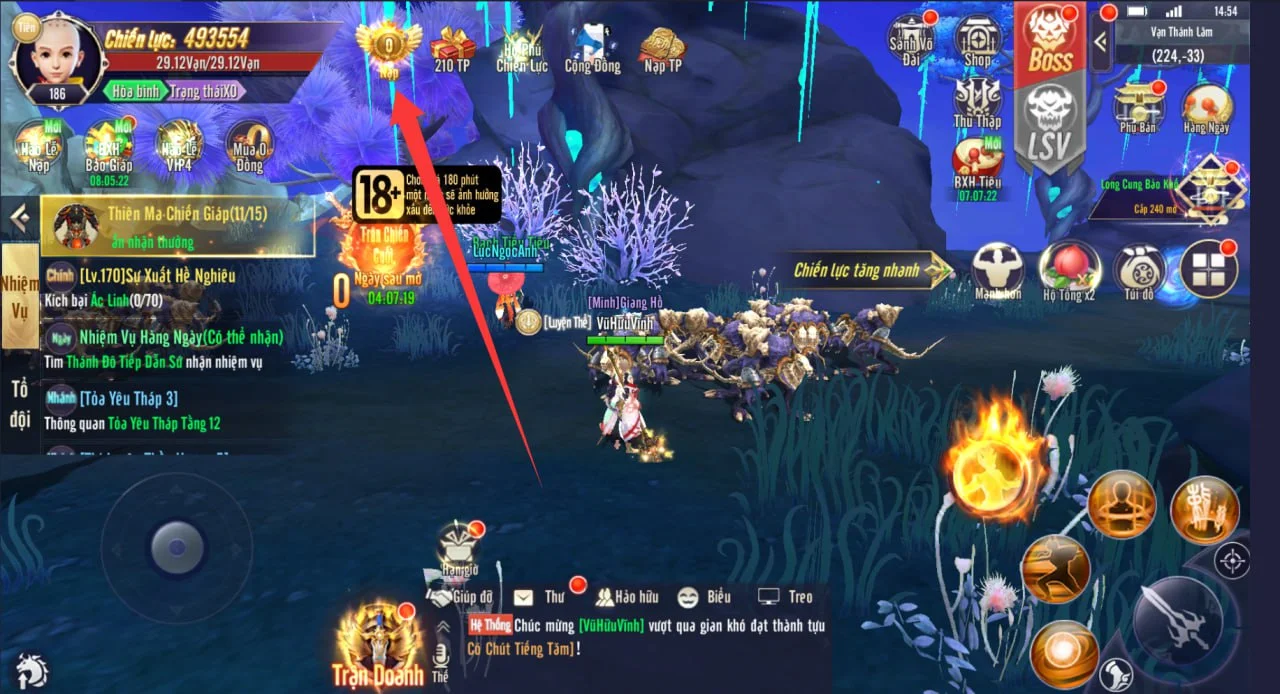The height and width of the screenshot is (694, 1280).
Task: Enter Sảnh Võ Đài arena
Action: pyautogui.click(x=910, y=40)
